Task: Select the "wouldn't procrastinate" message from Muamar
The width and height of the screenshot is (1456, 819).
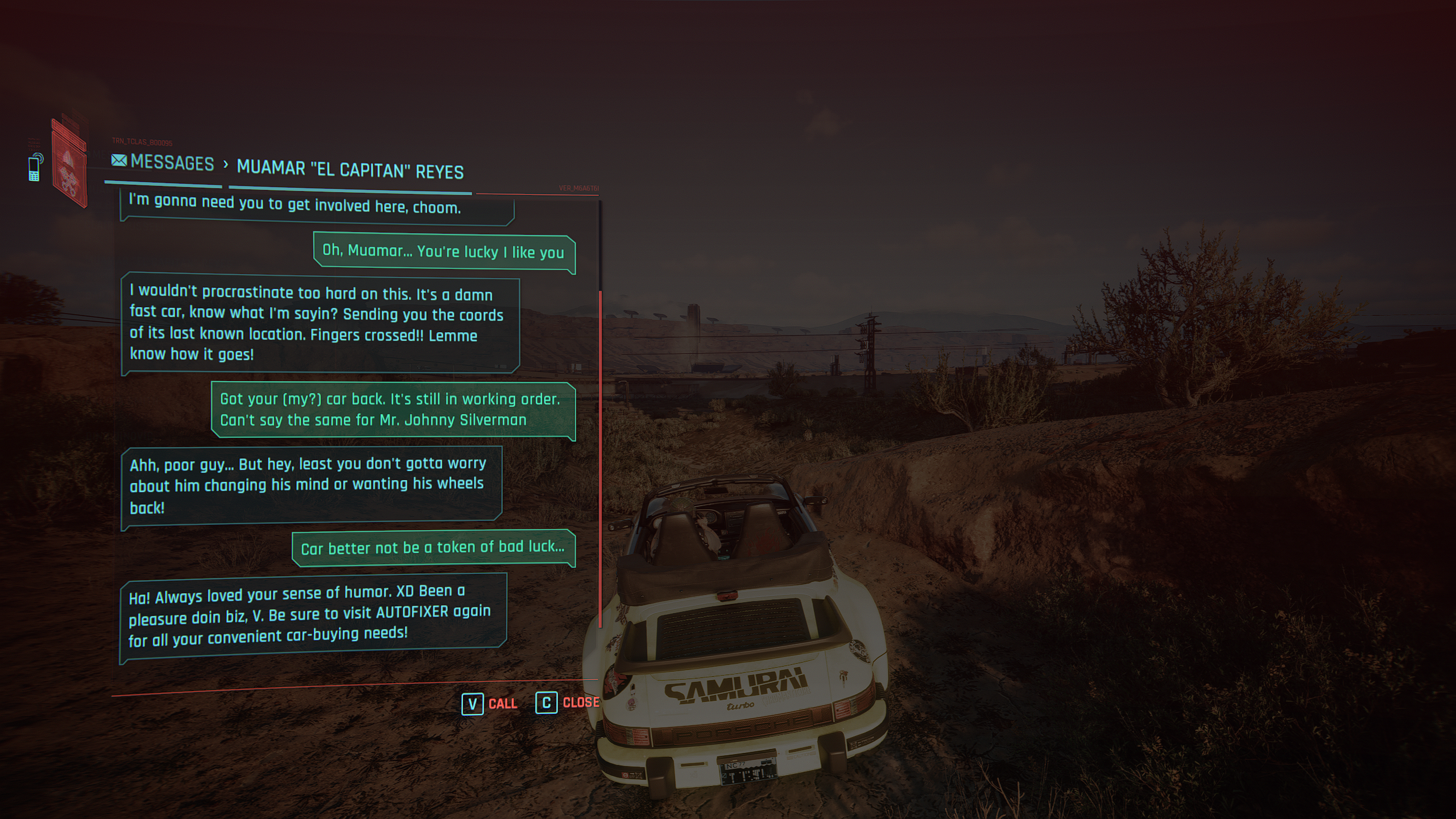Action: (320, 324)
